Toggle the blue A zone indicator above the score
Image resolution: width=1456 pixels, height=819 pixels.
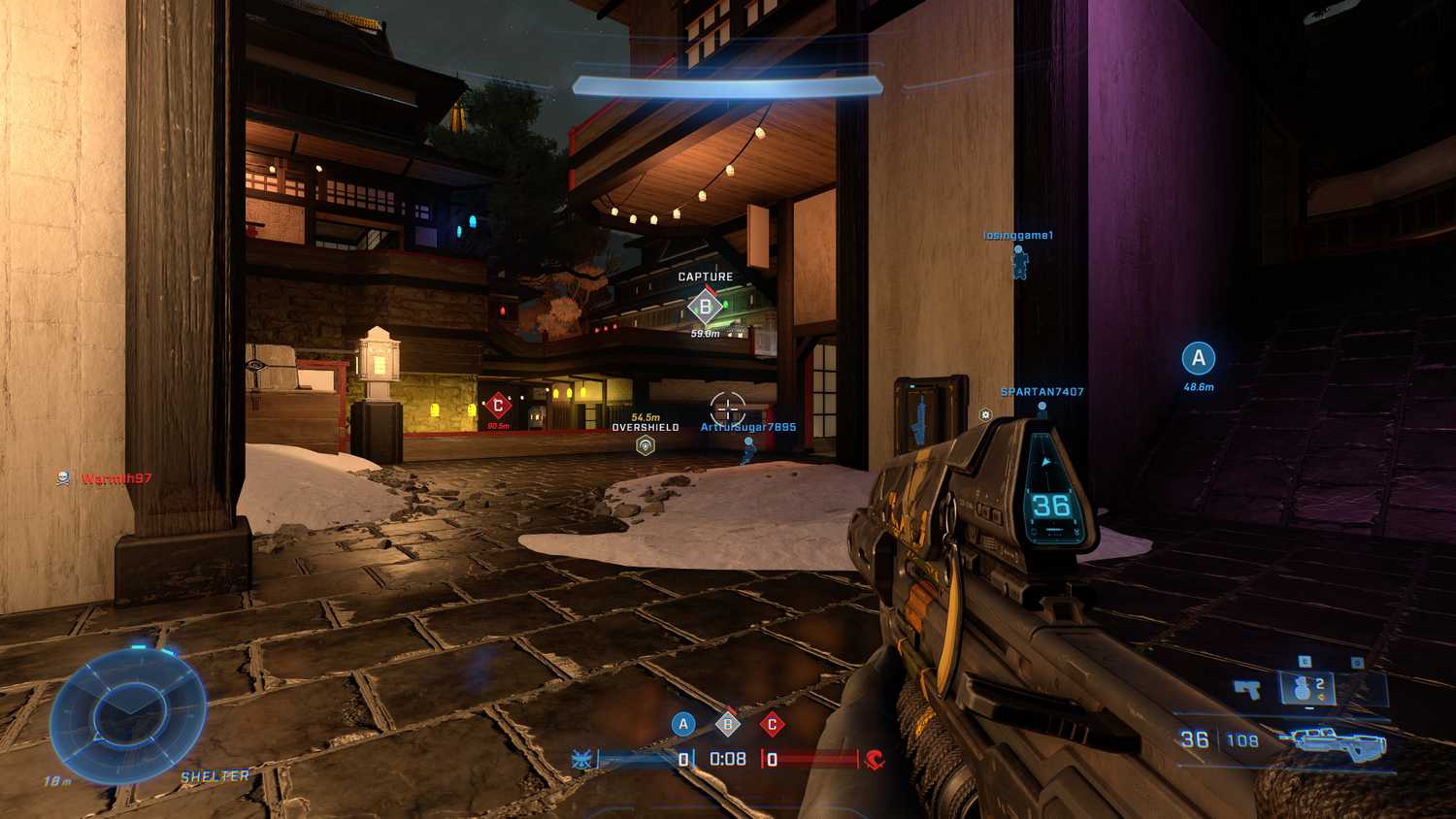(683, 722)
